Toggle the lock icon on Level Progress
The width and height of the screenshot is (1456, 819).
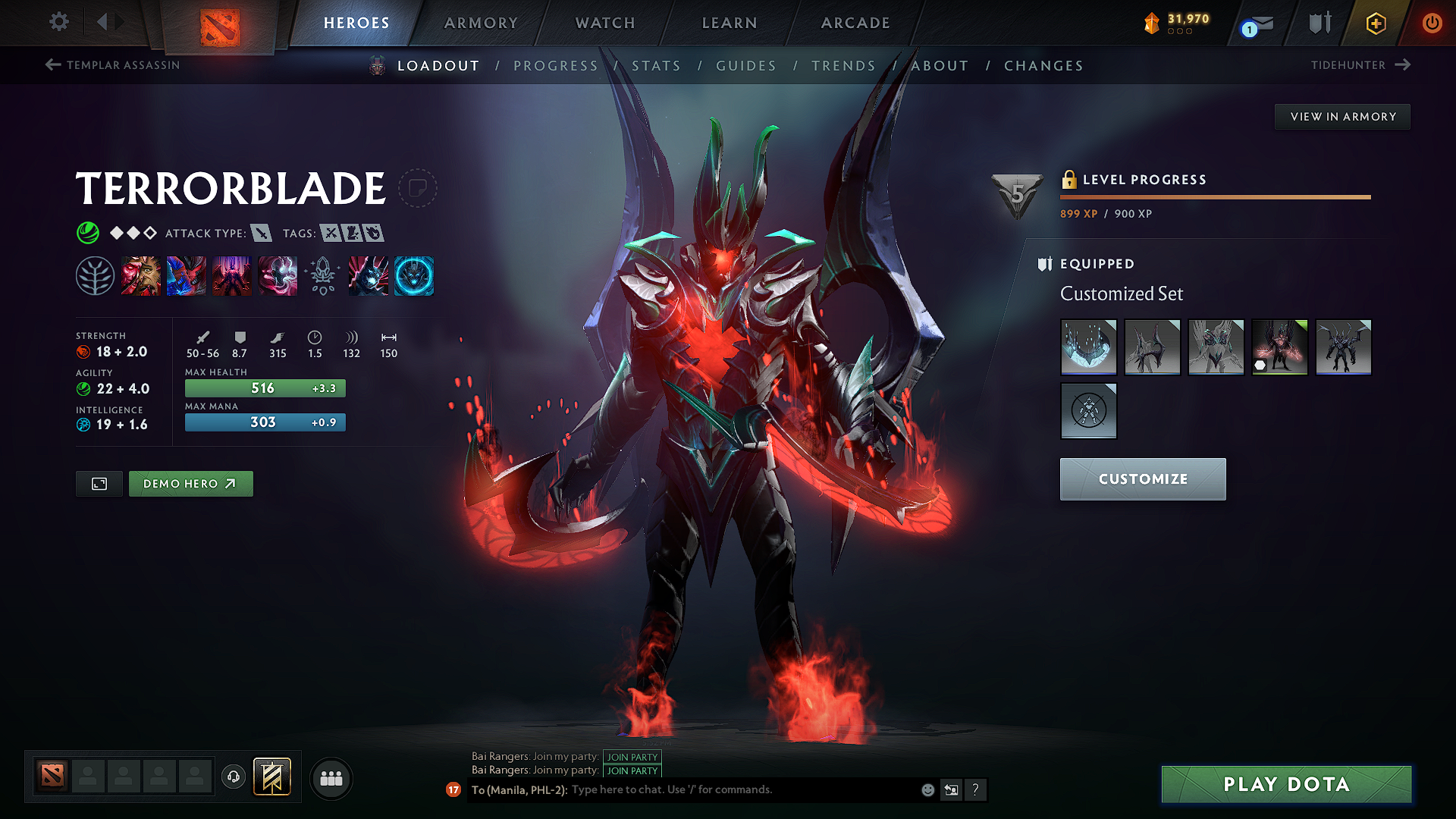tap(1070, 180)
